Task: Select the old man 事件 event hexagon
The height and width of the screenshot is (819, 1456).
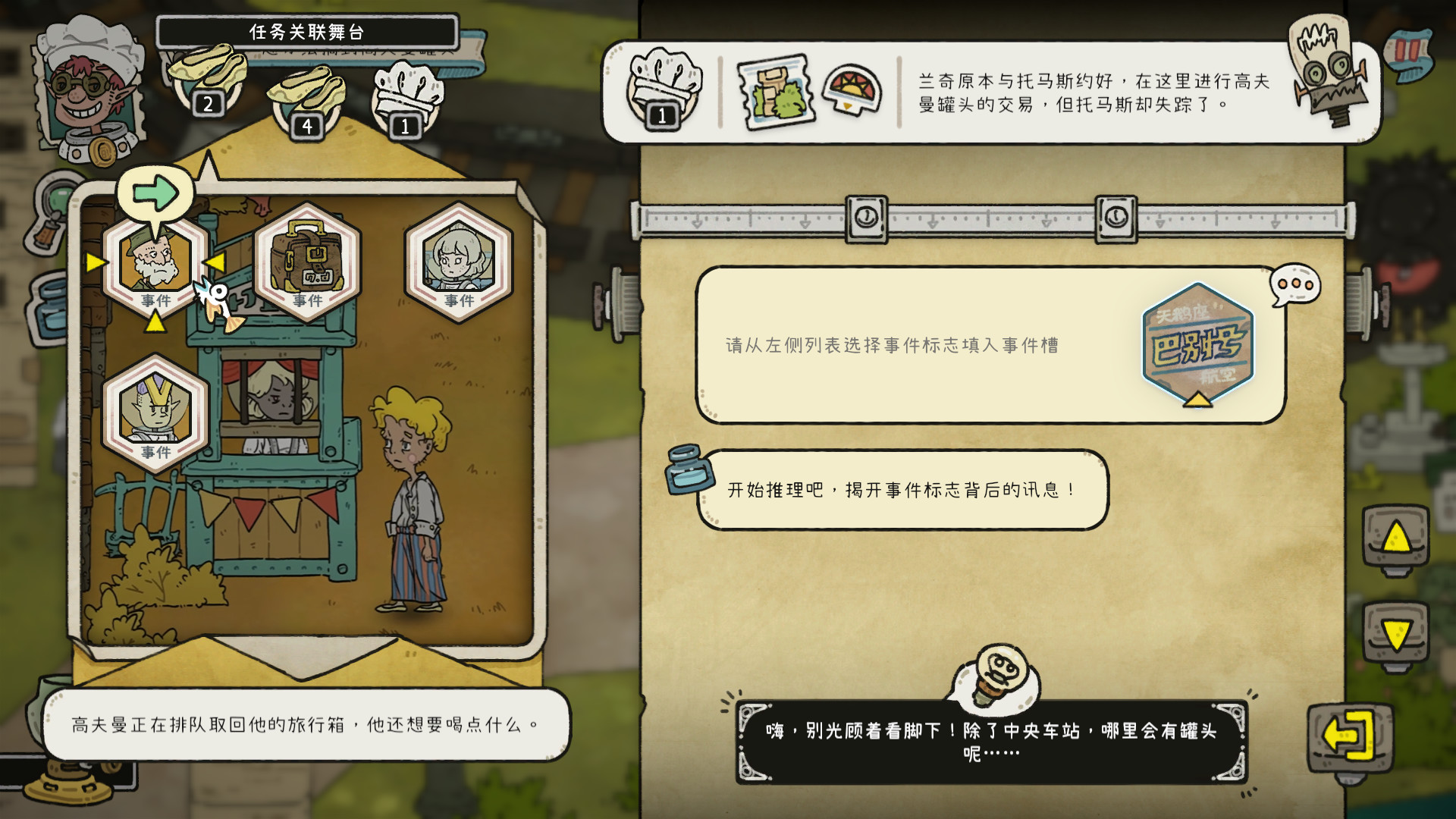Action: pos(157,265)
